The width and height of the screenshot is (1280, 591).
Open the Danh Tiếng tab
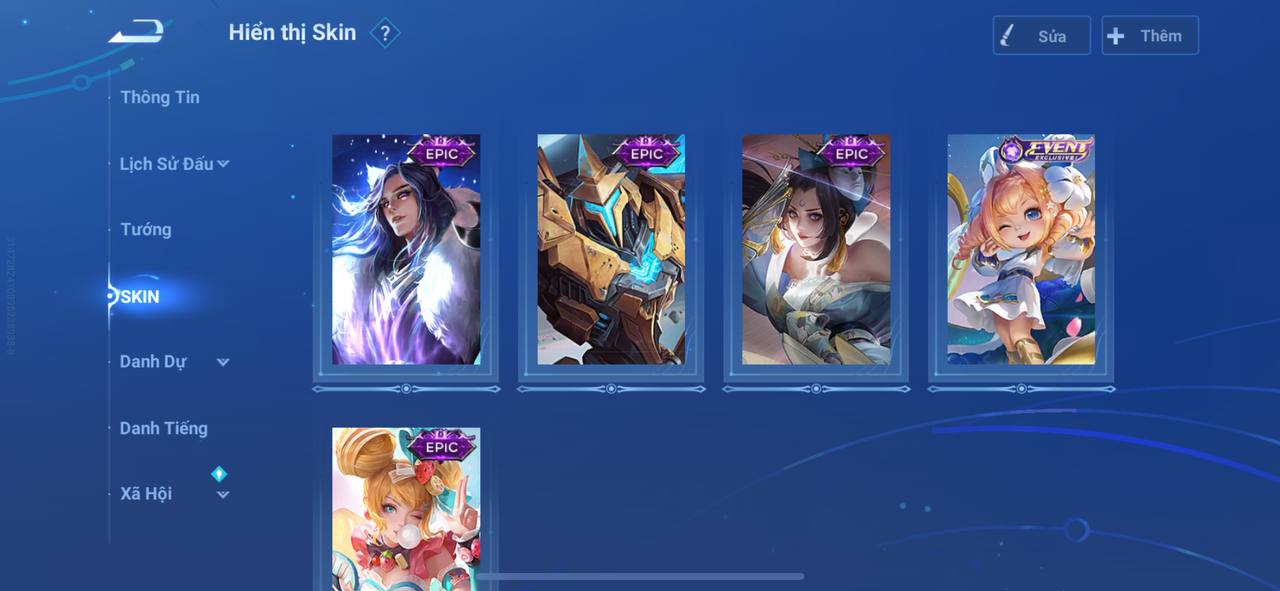tap(164, 428)
